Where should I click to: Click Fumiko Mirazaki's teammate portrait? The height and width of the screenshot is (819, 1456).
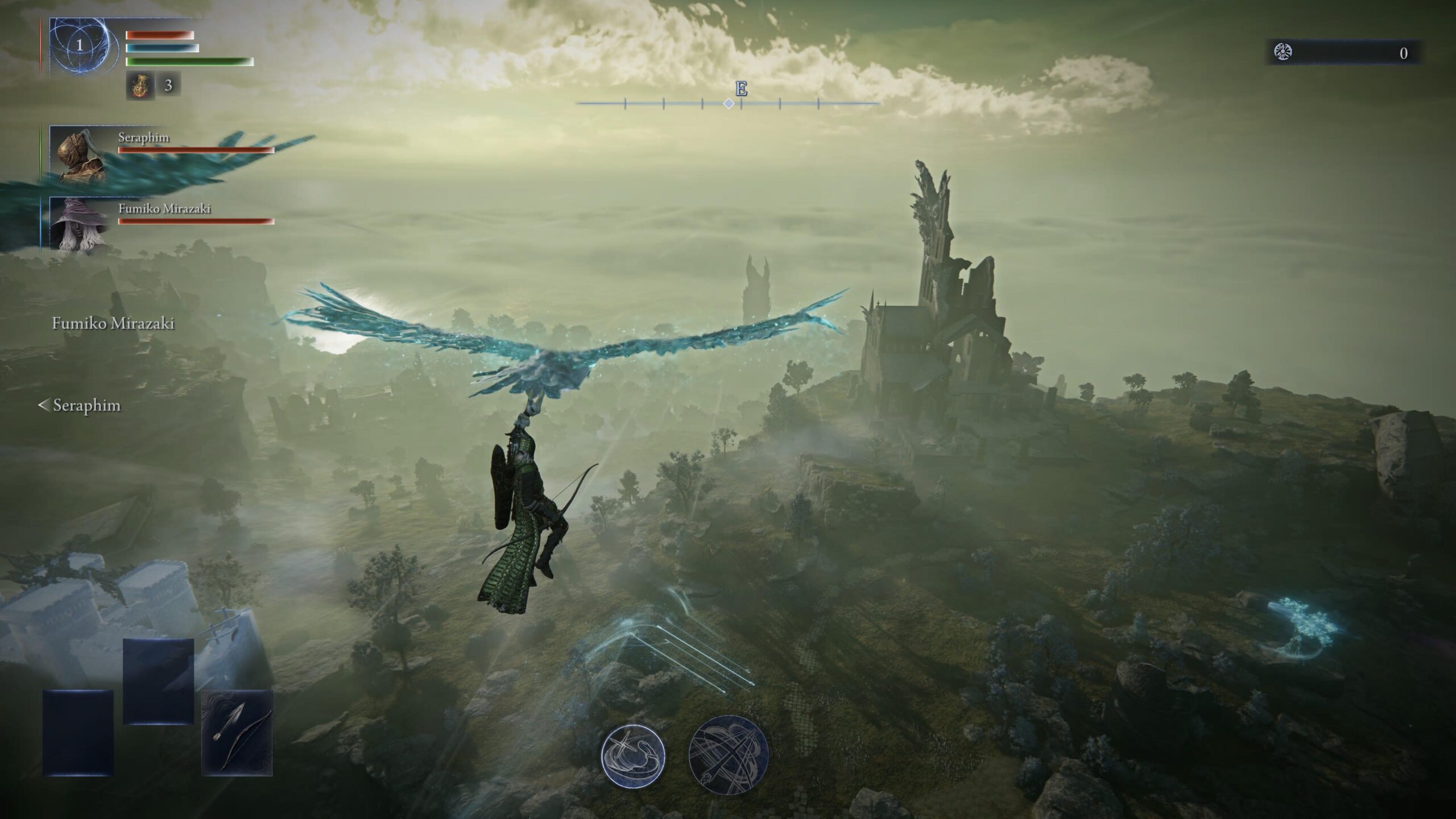tap(80, 224)
